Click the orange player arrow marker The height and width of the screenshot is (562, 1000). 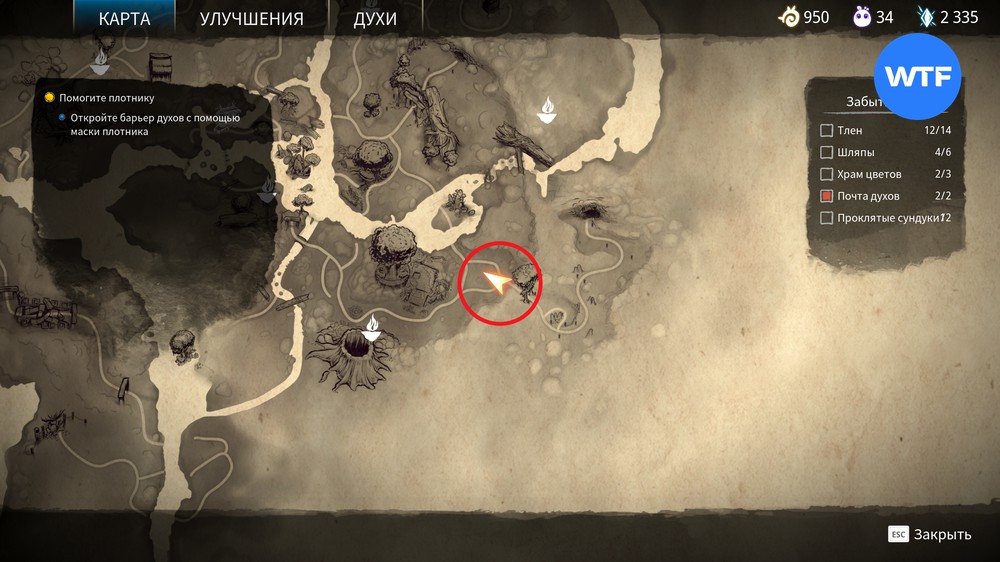click(x=497, y=283)
